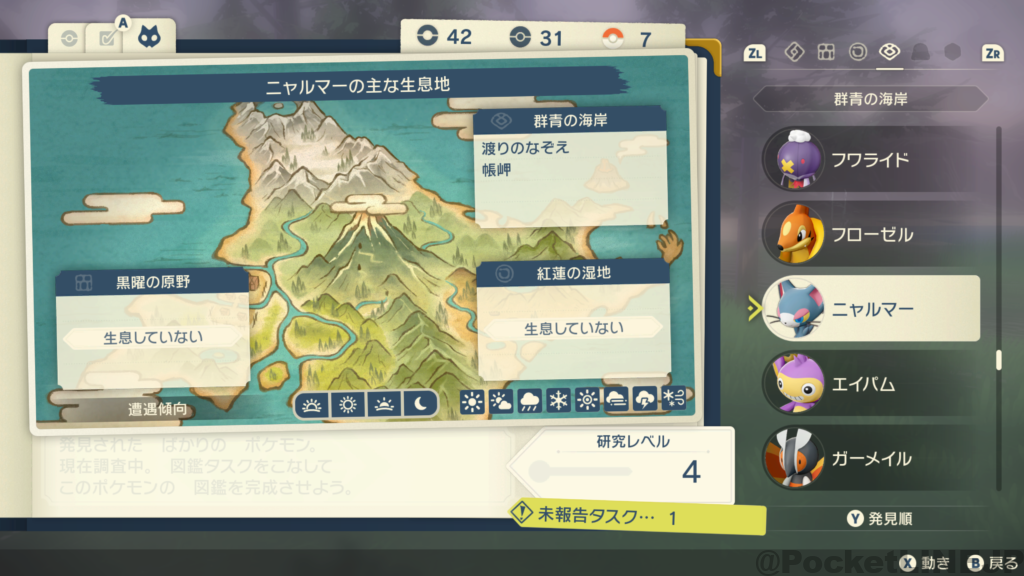Click the thunderstorm weather icon
This screenshot has height=576, width=1024.
click(645, 402)
